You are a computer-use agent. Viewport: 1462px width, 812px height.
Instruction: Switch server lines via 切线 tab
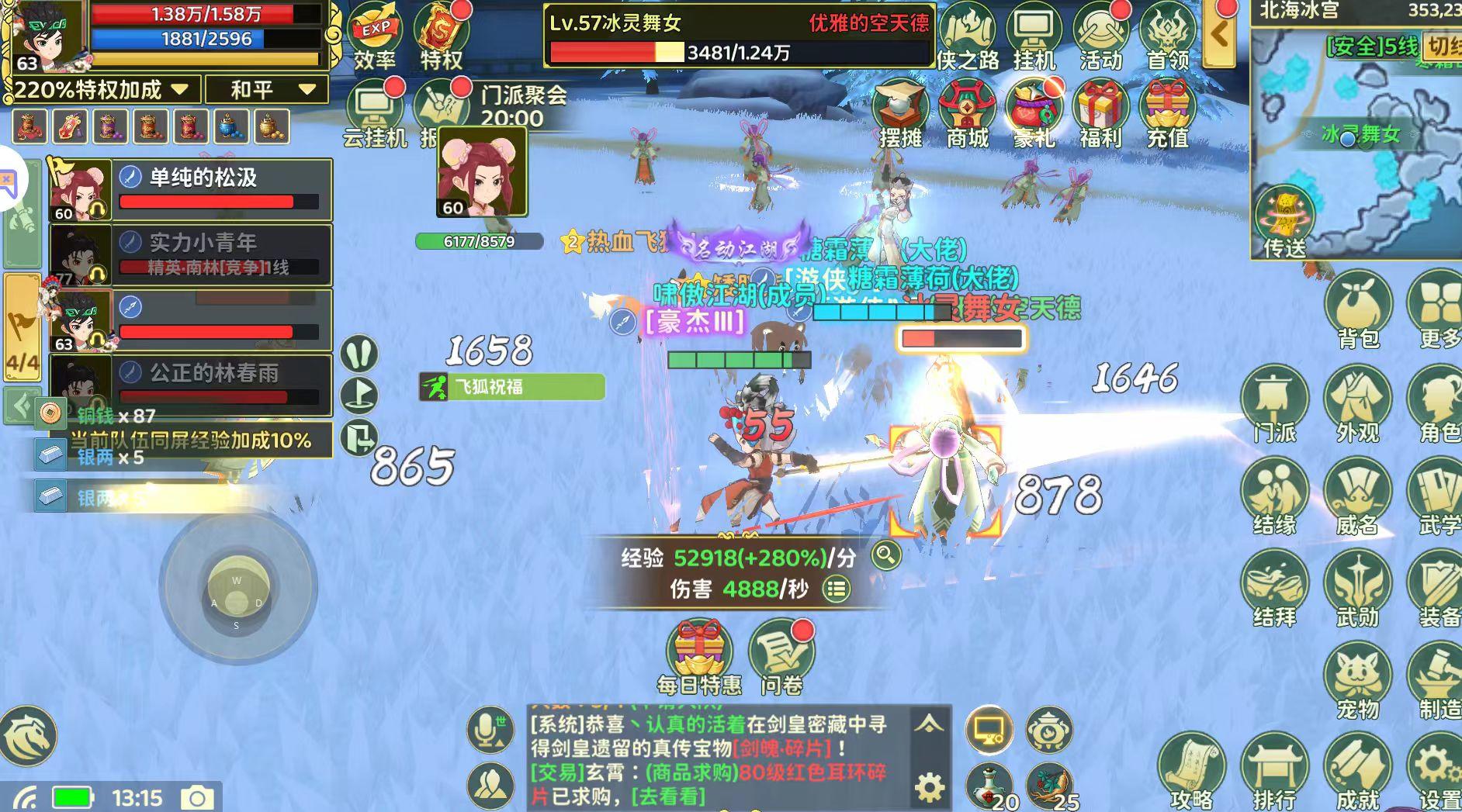tap(1448, 47)
